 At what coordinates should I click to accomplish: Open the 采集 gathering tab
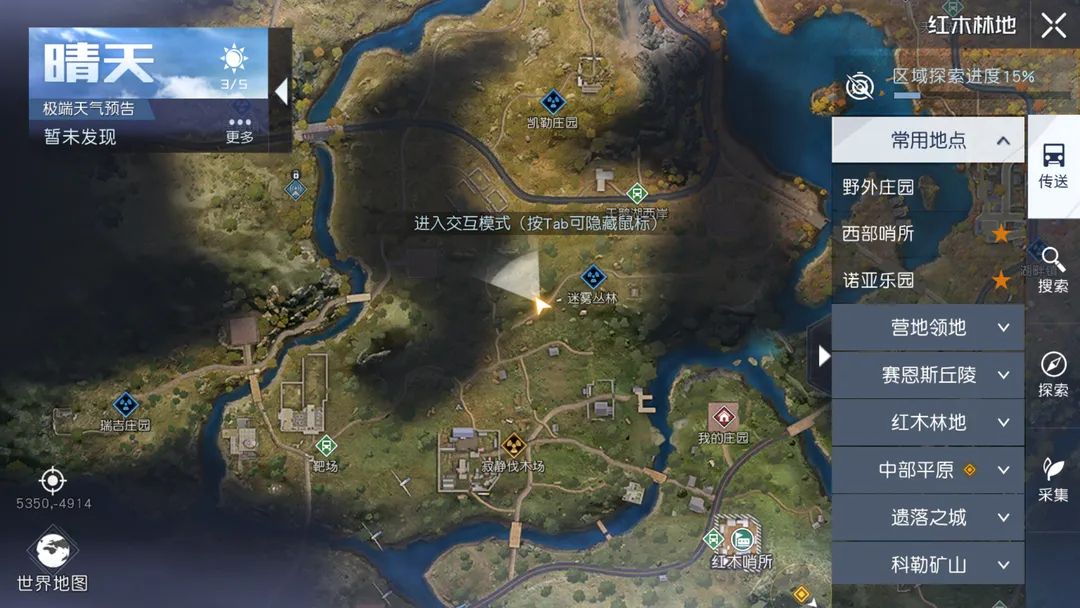tap(1053, 479)
